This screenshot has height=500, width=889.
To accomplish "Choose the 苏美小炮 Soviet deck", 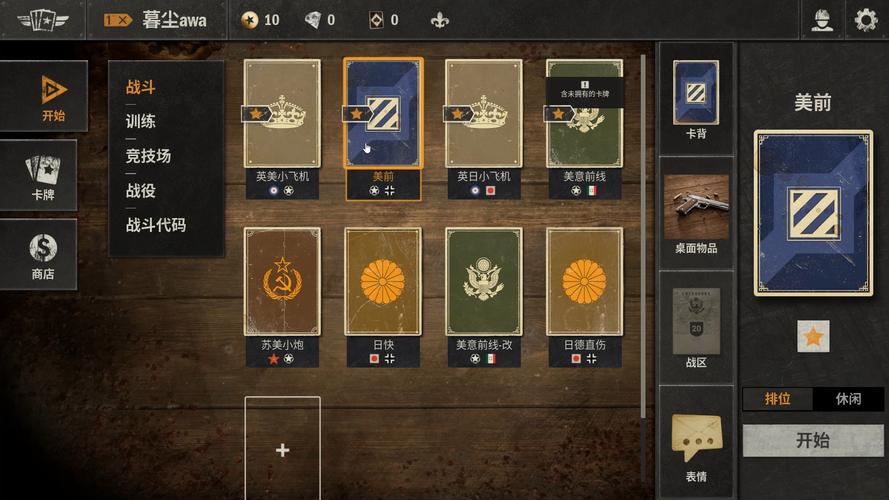I will click(283, 283).
